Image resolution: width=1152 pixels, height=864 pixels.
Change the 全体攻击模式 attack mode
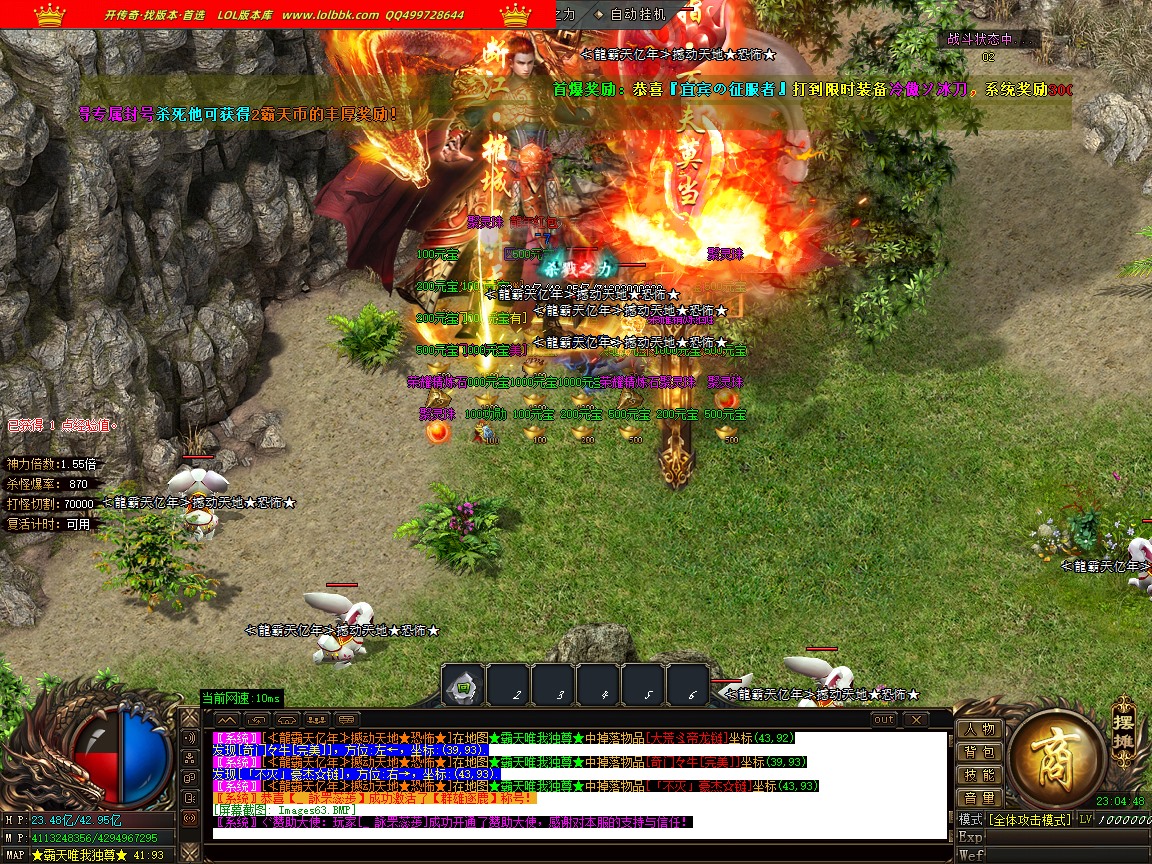click(x=1028, y=820)
